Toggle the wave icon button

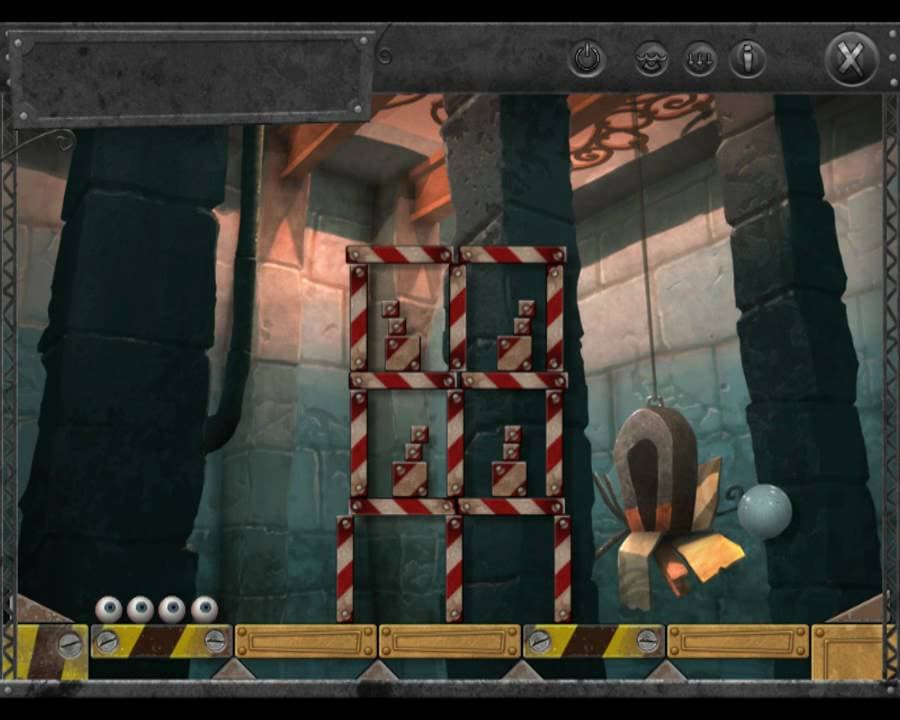pyautogui.click(x=651, y=59)
